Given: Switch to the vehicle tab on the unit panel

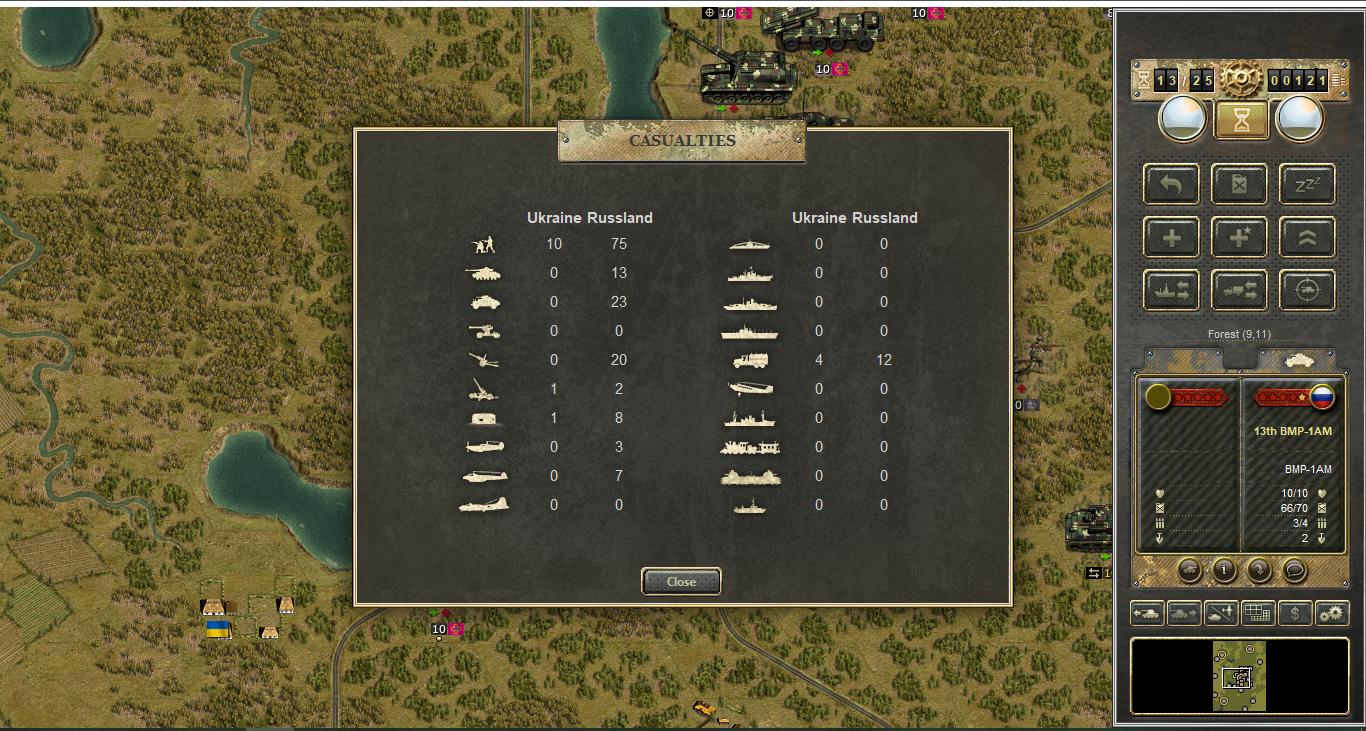Looking at the screenshot, I should pos(1296,359).
